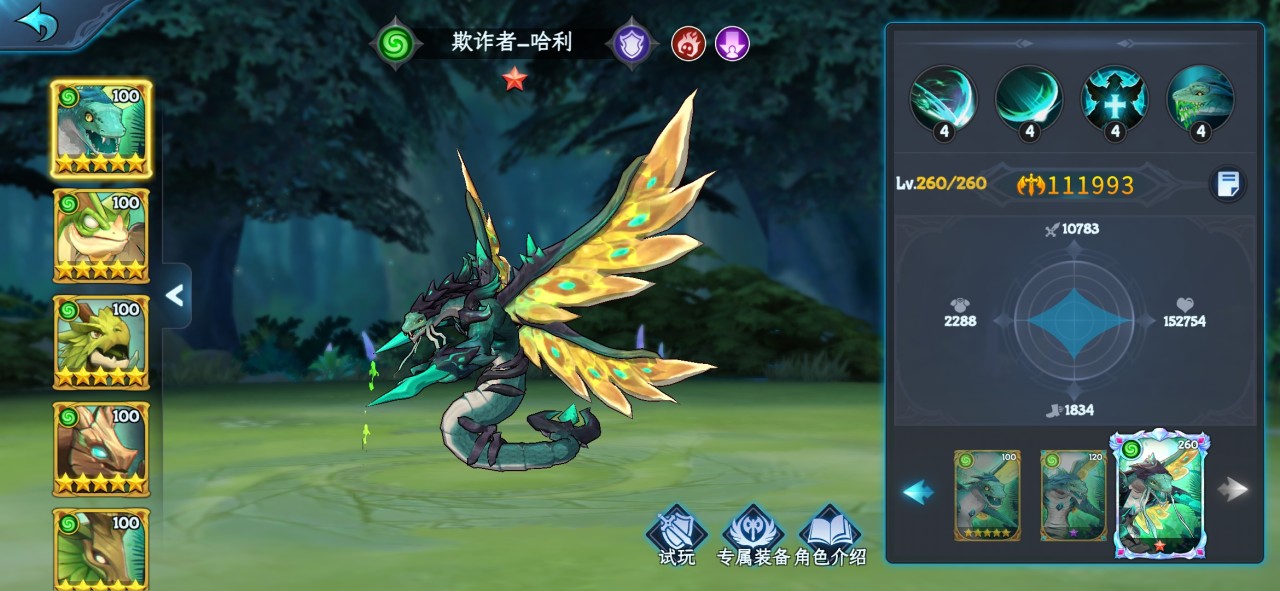Select the yellow-green horned dragon portrait
The image size is (1280, 591).
(x=101, y=343)
